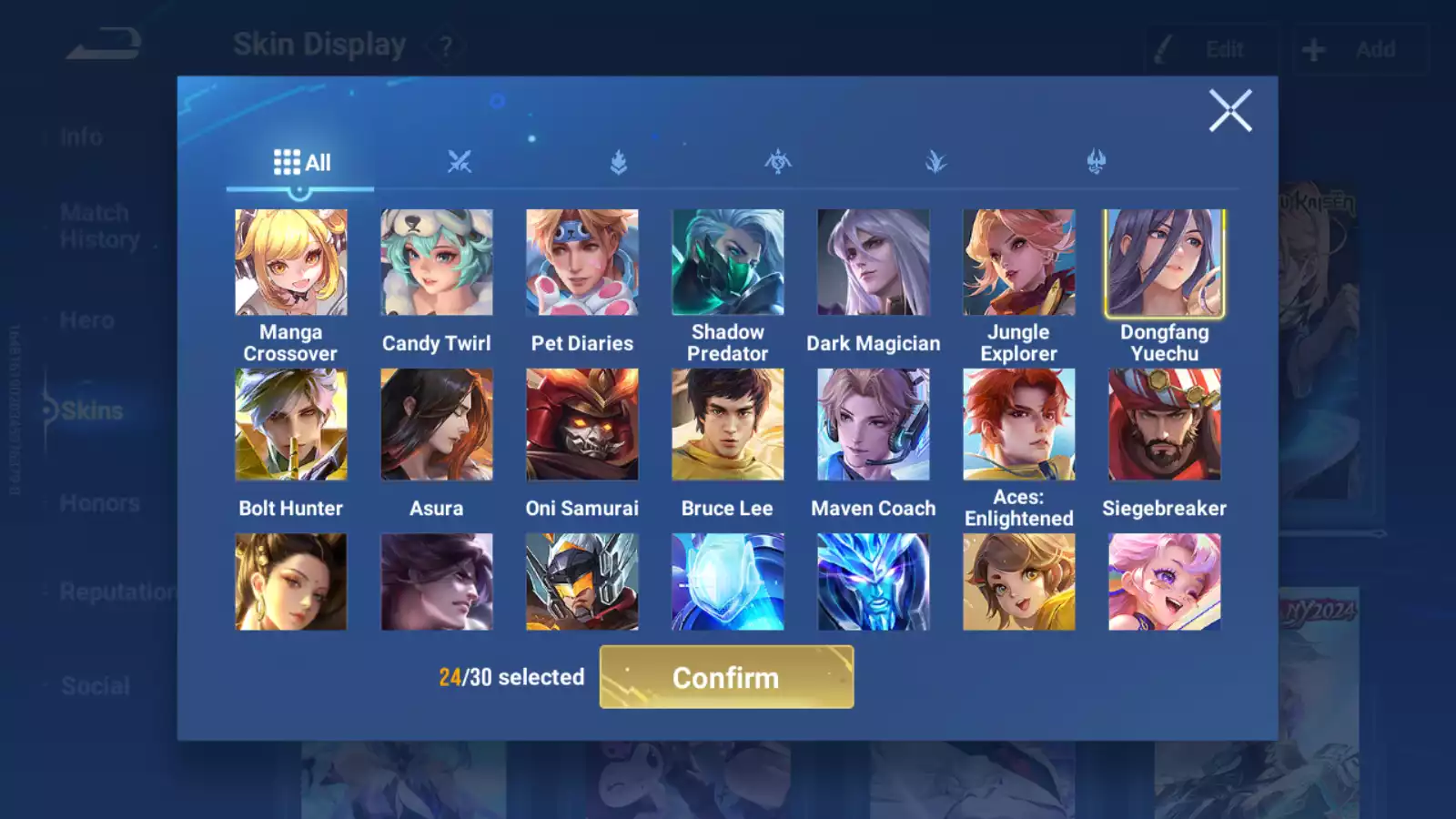This screenshot has width=1456, height=819.
Task: Select the Shadow Predator skin
Action: point(727,262)
